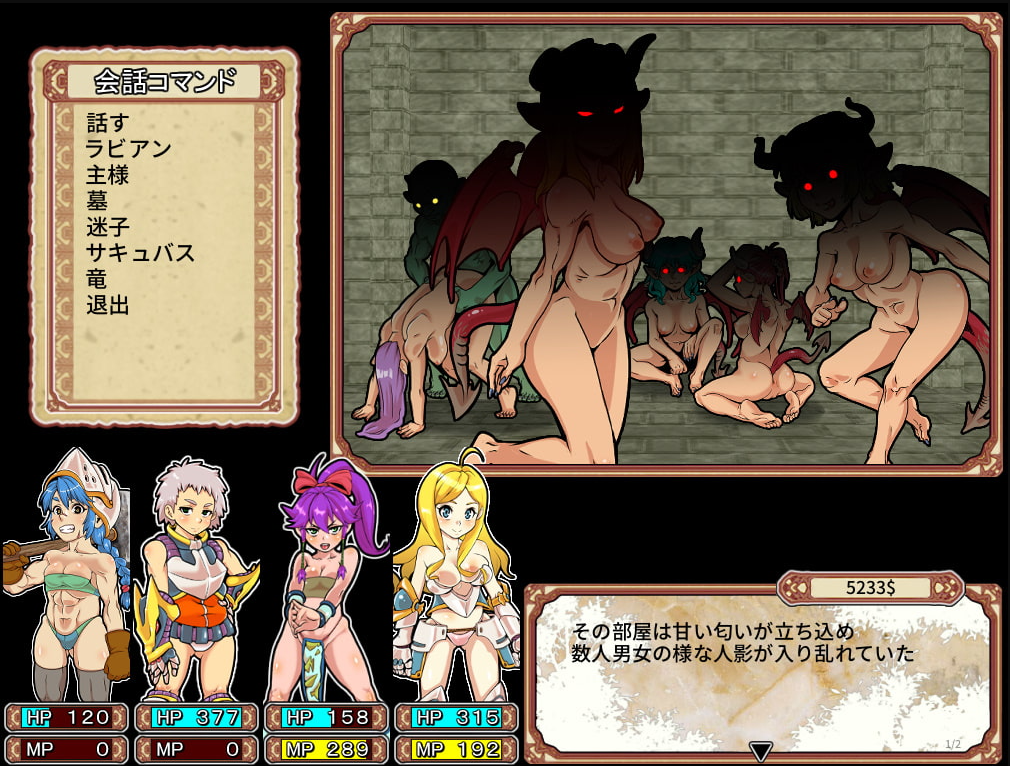Advance dialogue with the down-arrow indicator
The width and height of the screenshot is (1010, 766).
coord(761,751)
